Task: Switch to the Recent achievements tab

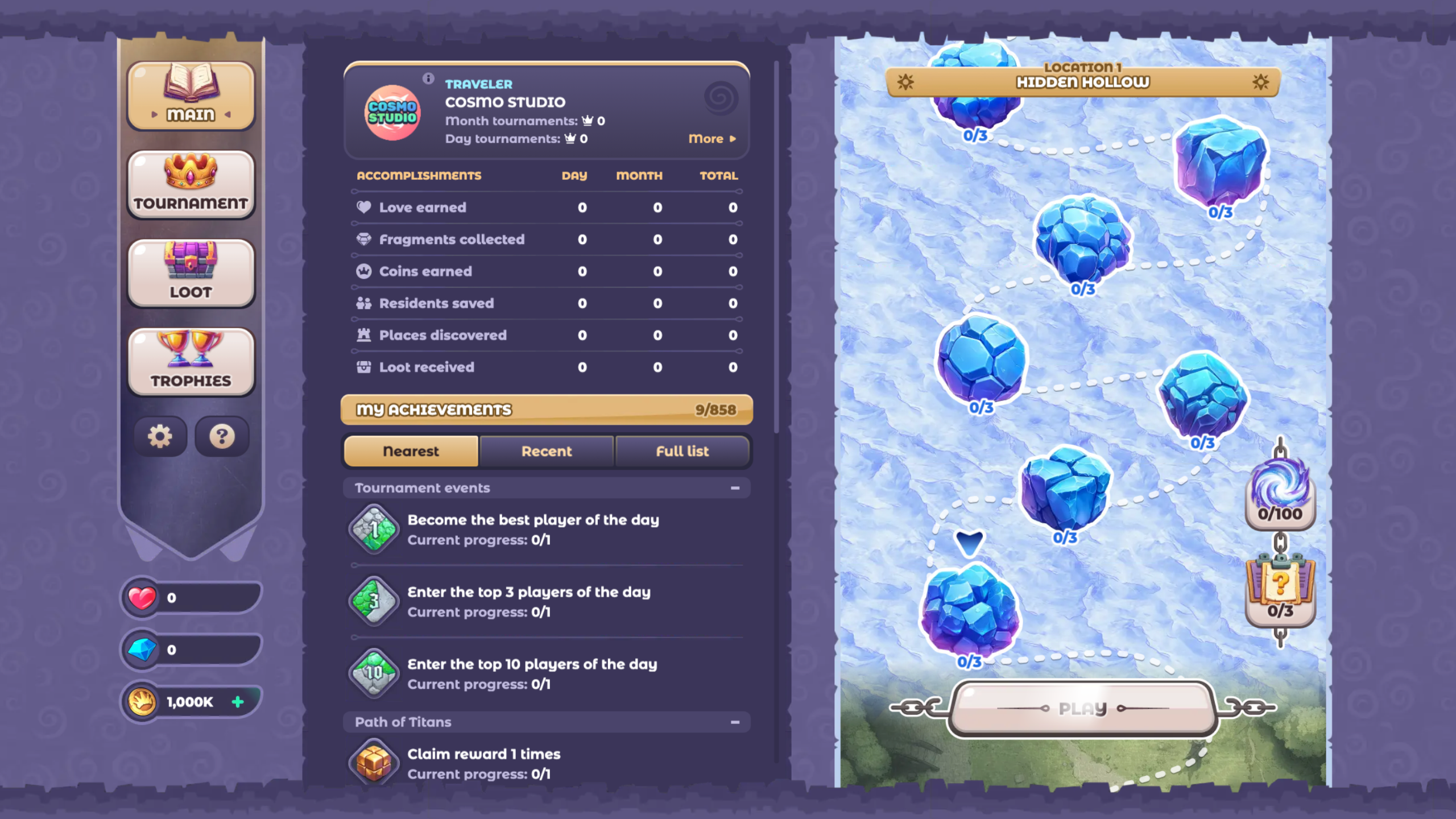Action: coord(547,451)
